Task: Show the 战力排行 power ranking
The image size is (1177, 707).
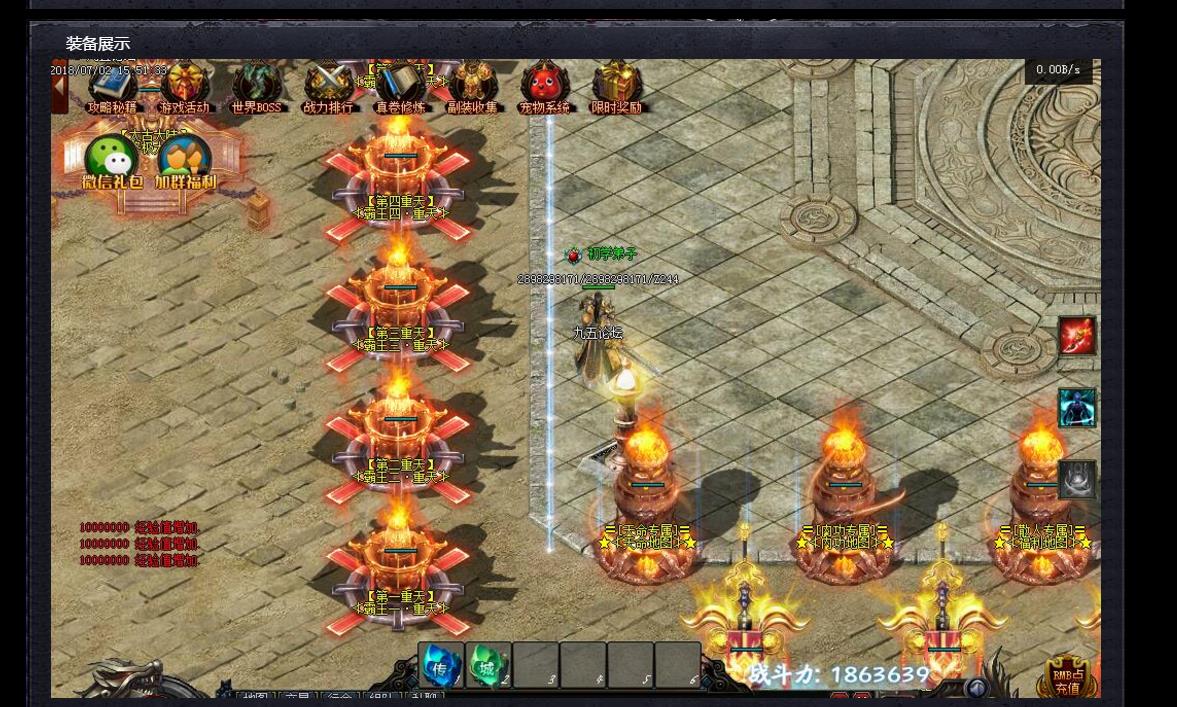Action: click(329, 87)
